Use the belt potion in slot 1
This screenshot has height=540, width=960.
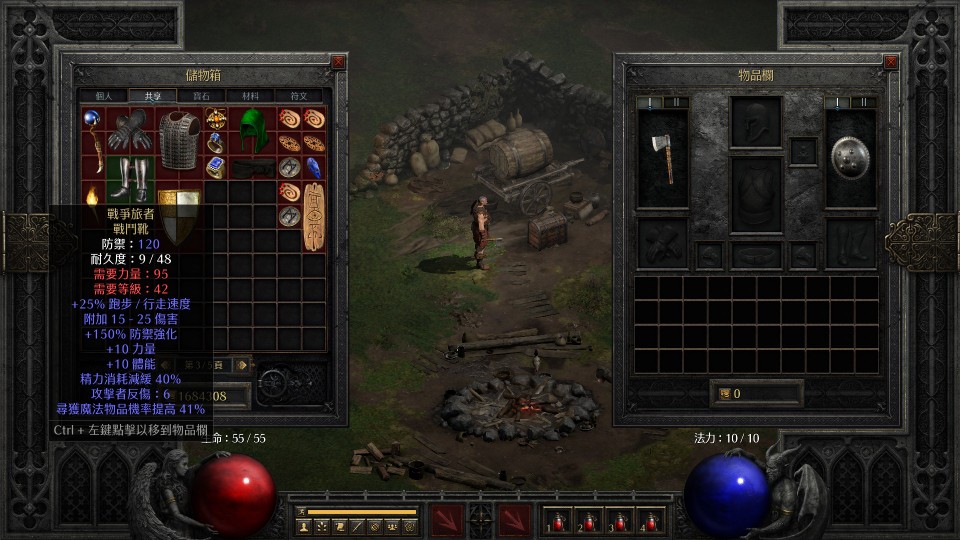pyautogui.click(x=555, y=520)
